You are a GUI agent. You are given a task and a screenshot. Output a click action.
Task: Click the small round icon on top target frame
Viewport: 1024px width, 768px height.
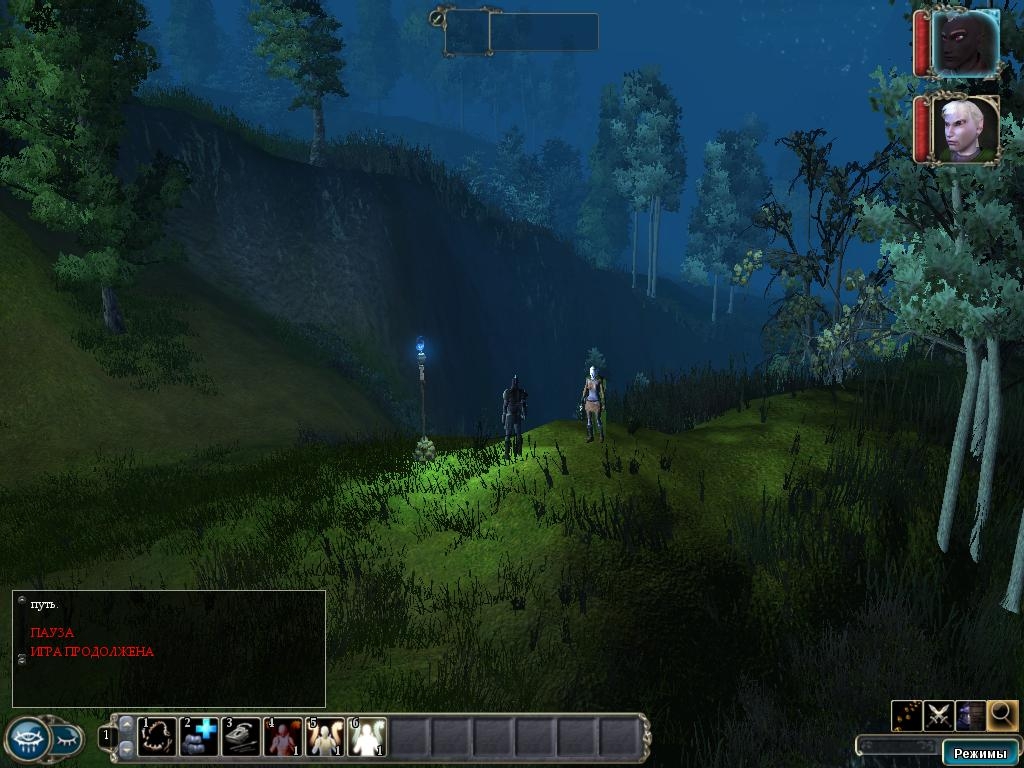point(437,17)
